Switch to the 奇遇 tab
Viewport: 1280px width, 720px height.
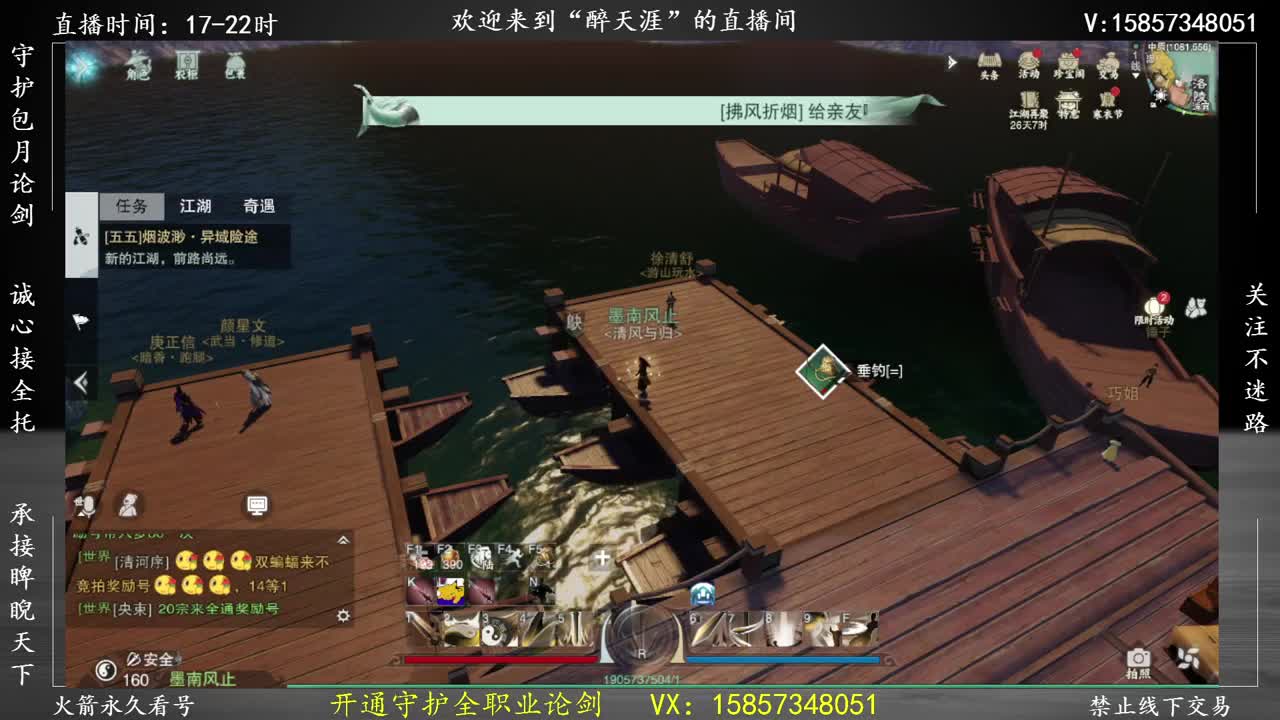point(260,207)
